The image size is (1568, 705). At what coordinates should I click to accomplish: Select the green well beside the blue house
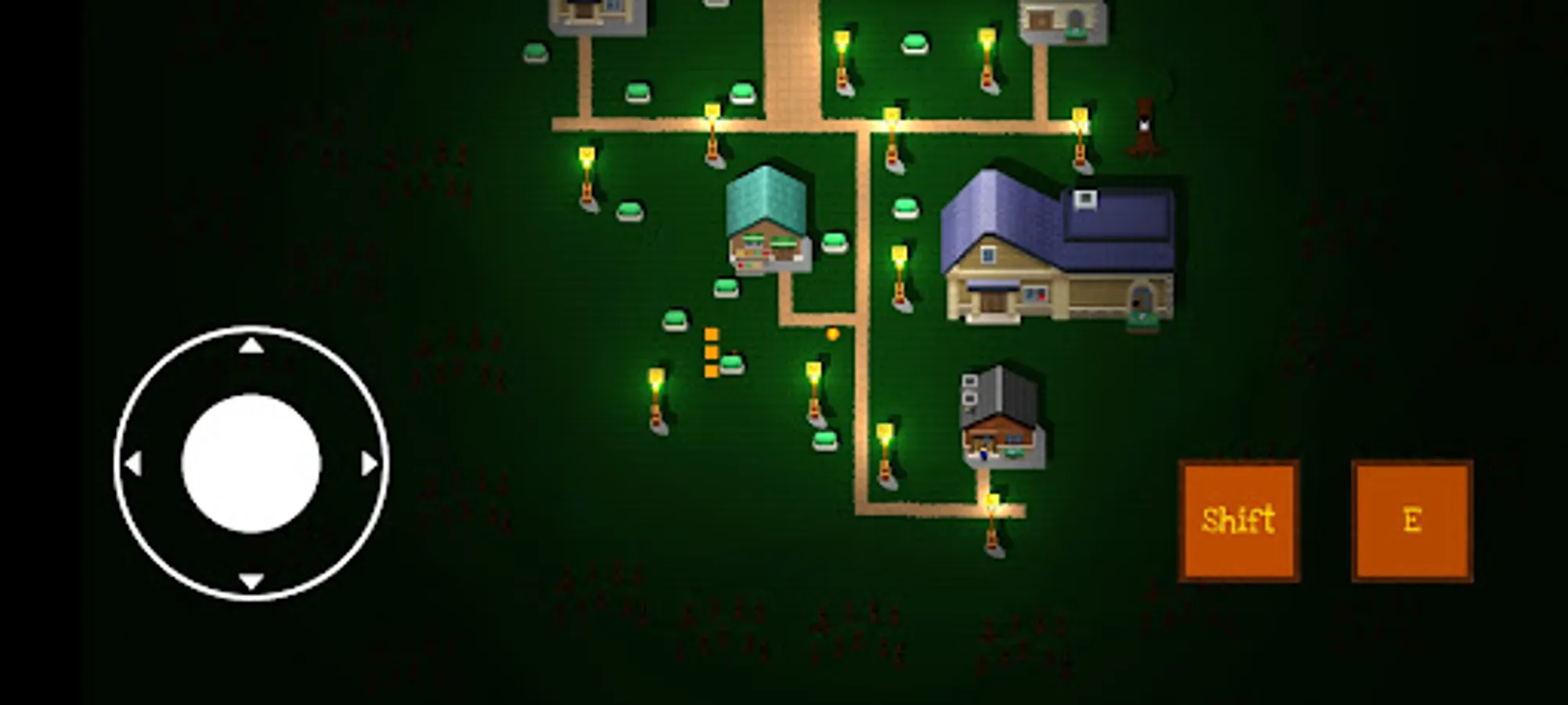[x=1141, y=321]
